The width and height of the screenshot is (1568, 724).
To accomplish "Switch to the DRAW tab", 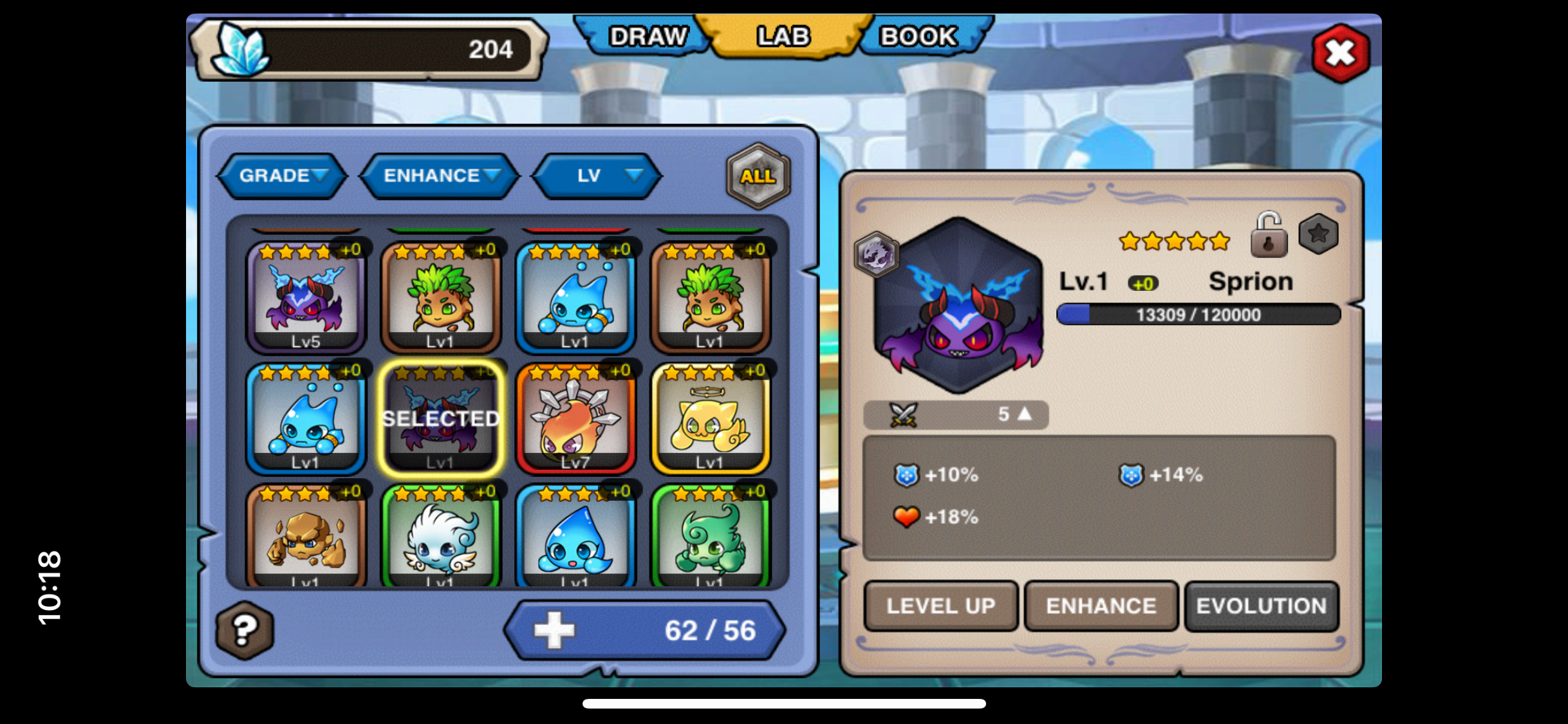I will tap(647, 37).
